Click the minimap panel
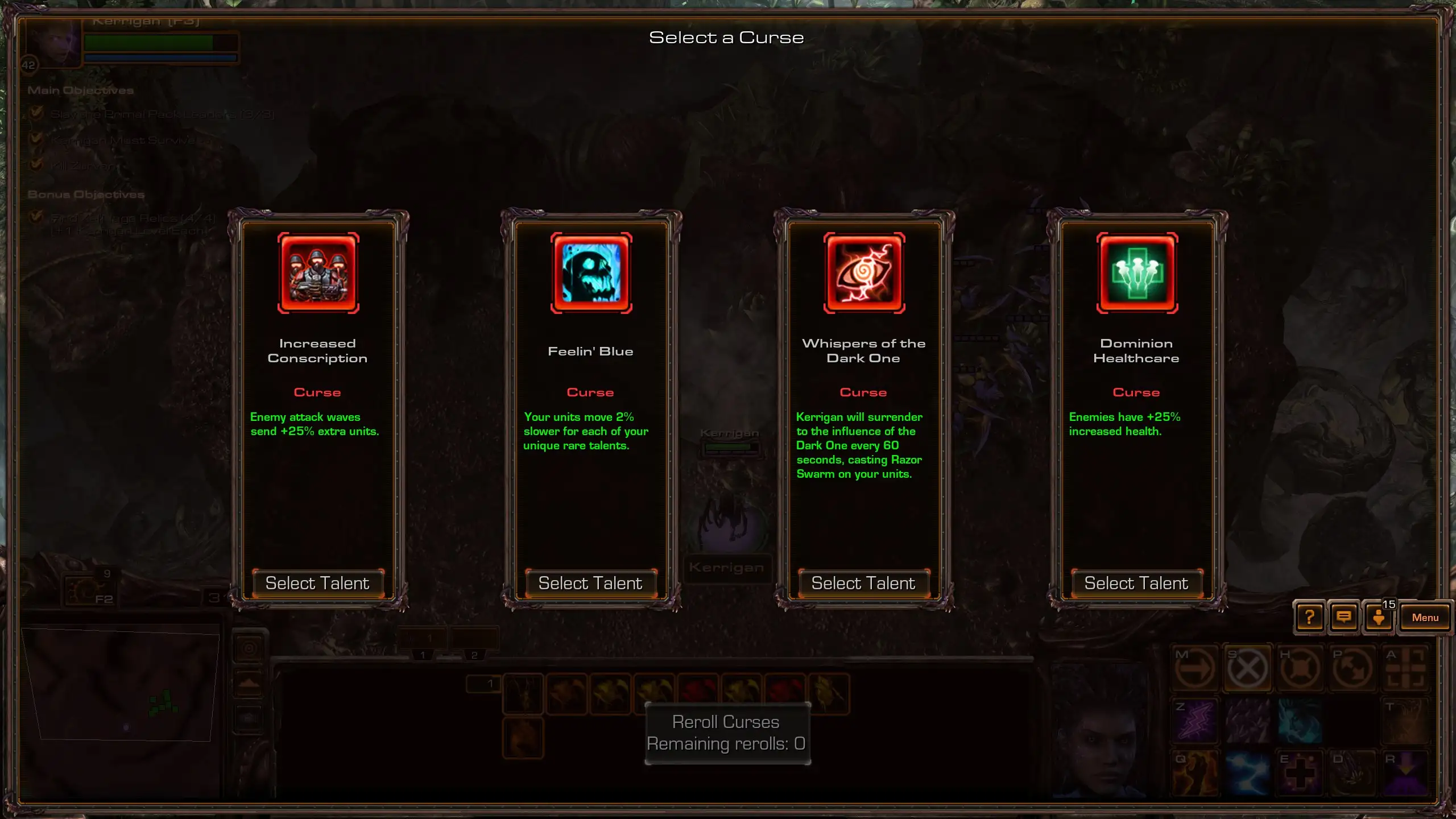1456x819 pixels. point(121,685)
